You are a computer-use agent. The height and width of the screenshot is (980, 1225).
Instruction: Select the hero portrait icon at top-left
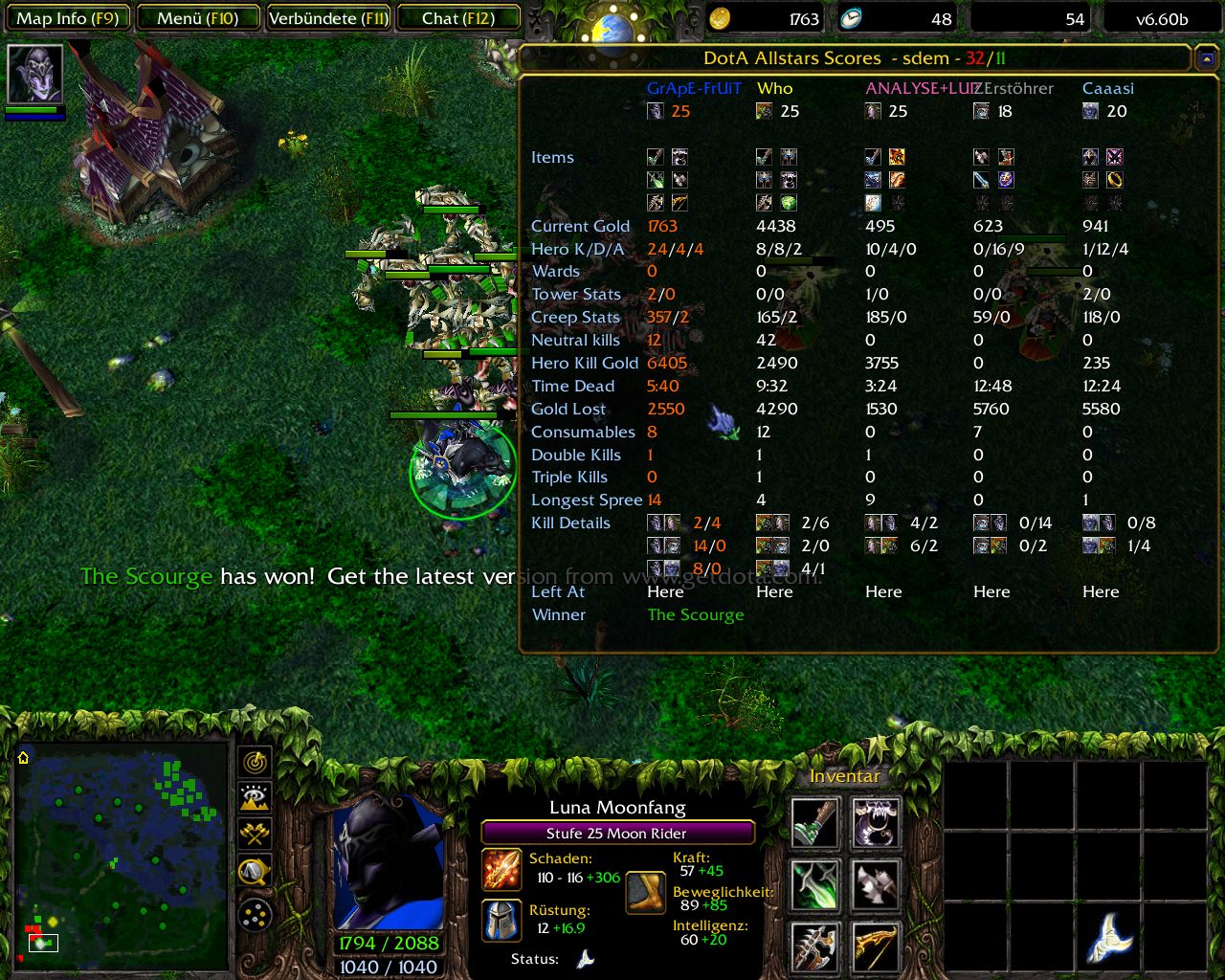35,74
